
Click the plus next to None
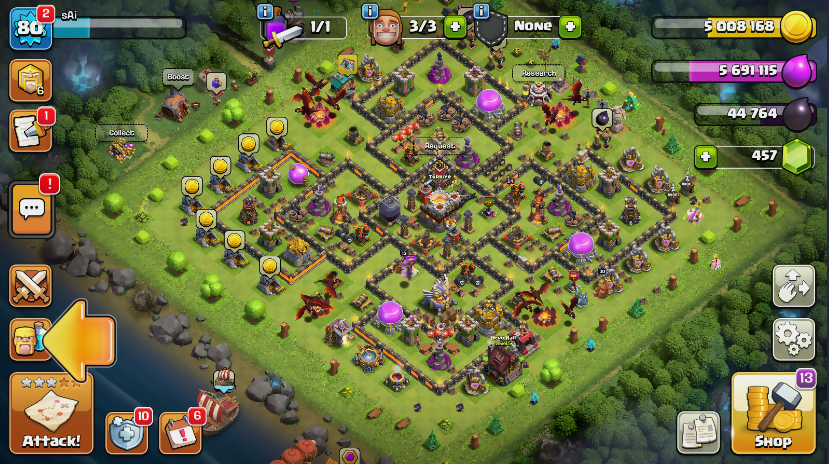click(x=570, y=27)
